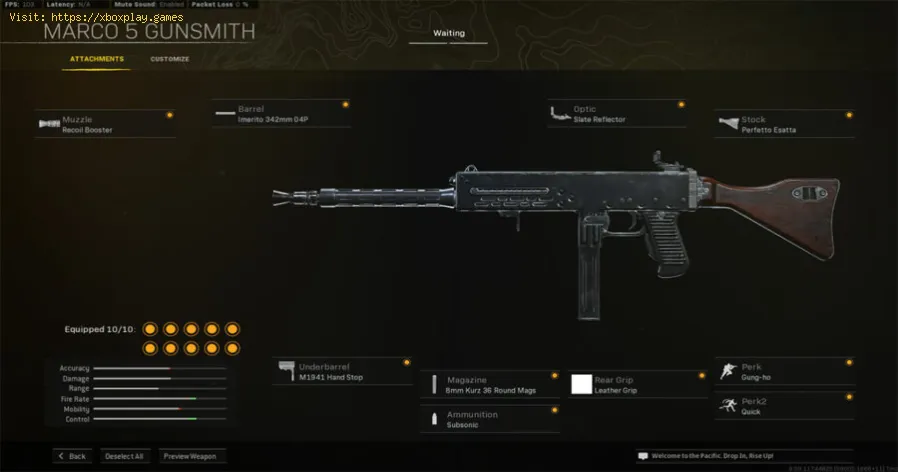The width and height of the screenshot is (898, 472).
Task: Activate the Preview Weapon button
Action: 189,456
